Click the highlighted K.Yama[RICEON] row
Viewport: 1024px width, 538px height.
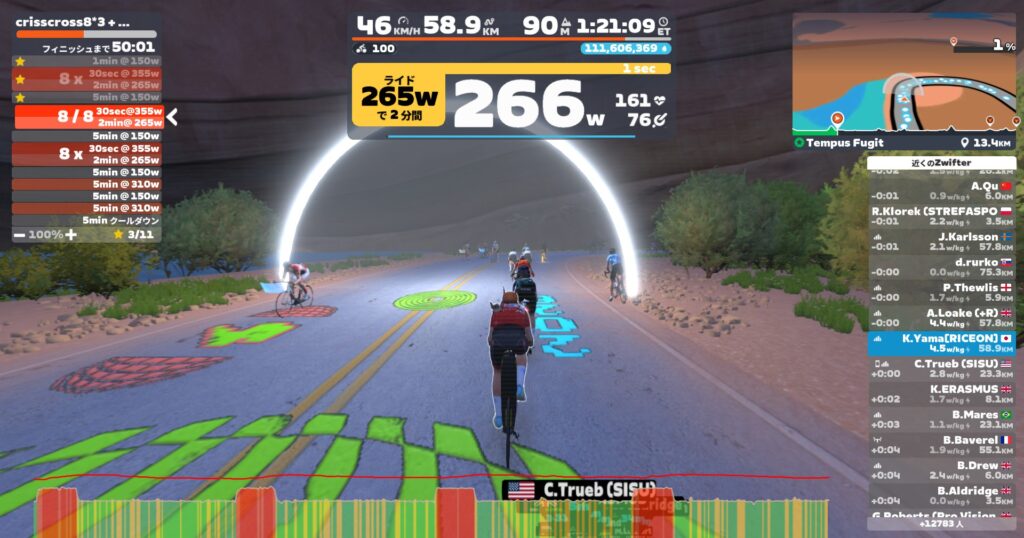[x=941, y=344]
